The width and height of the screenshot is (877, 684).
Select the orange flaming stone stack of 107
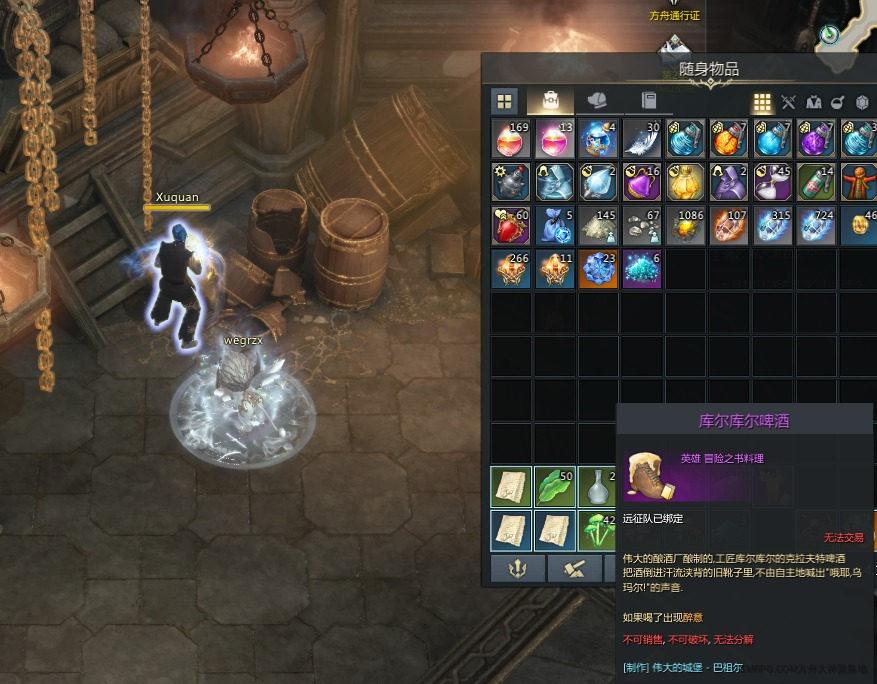point(730,226)
